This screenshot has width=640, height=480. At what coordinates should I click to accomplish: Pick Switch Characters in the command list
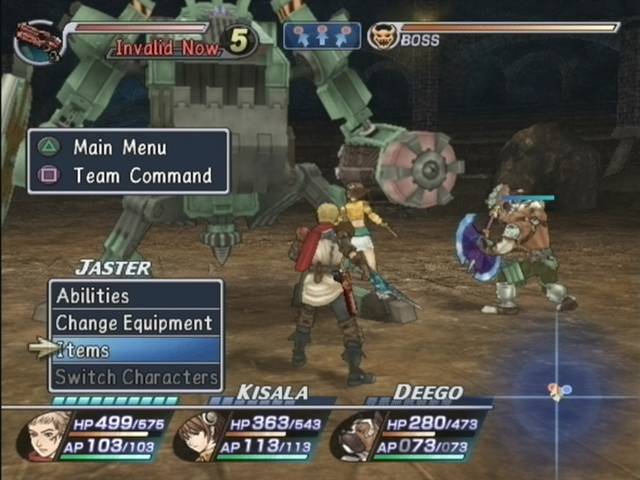(134, 377)
